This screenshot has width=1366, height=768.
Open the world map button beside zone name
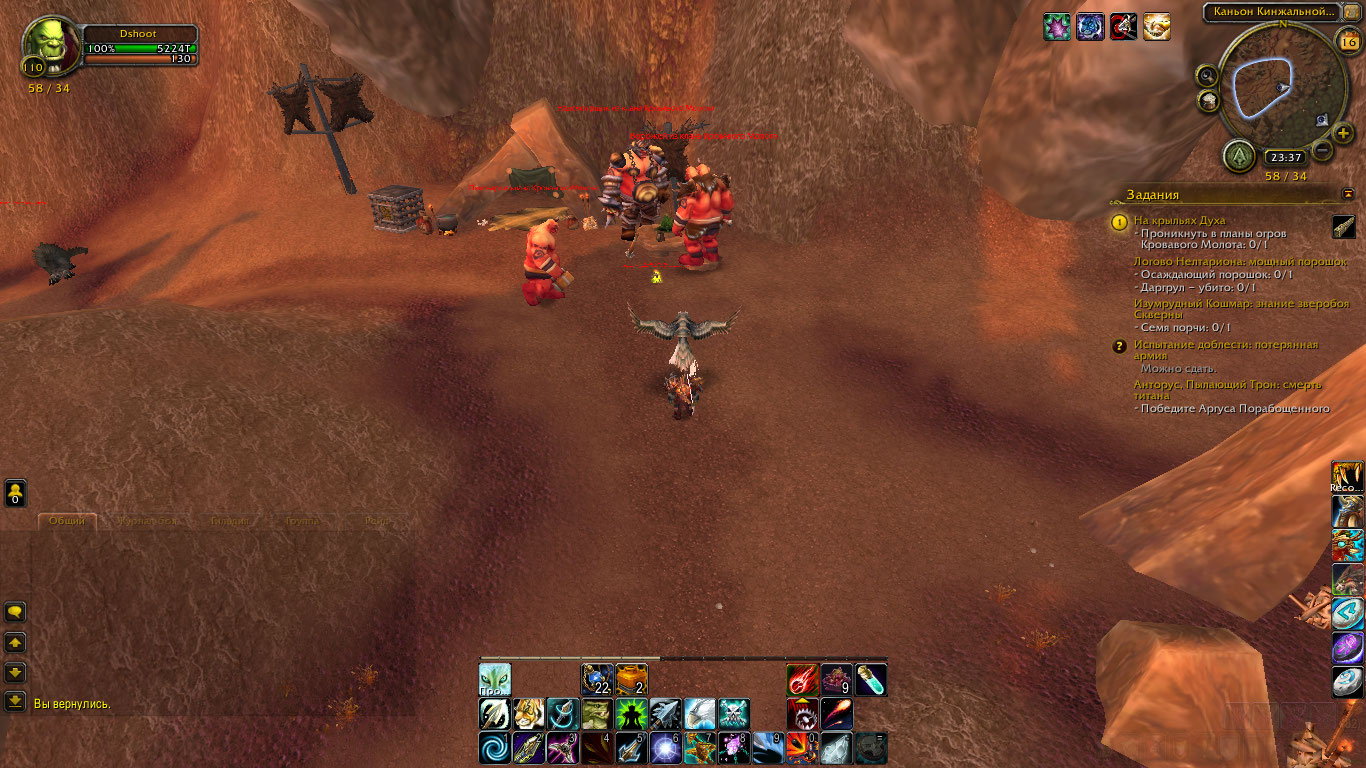pyautogui.click(x=1351, y=12)
